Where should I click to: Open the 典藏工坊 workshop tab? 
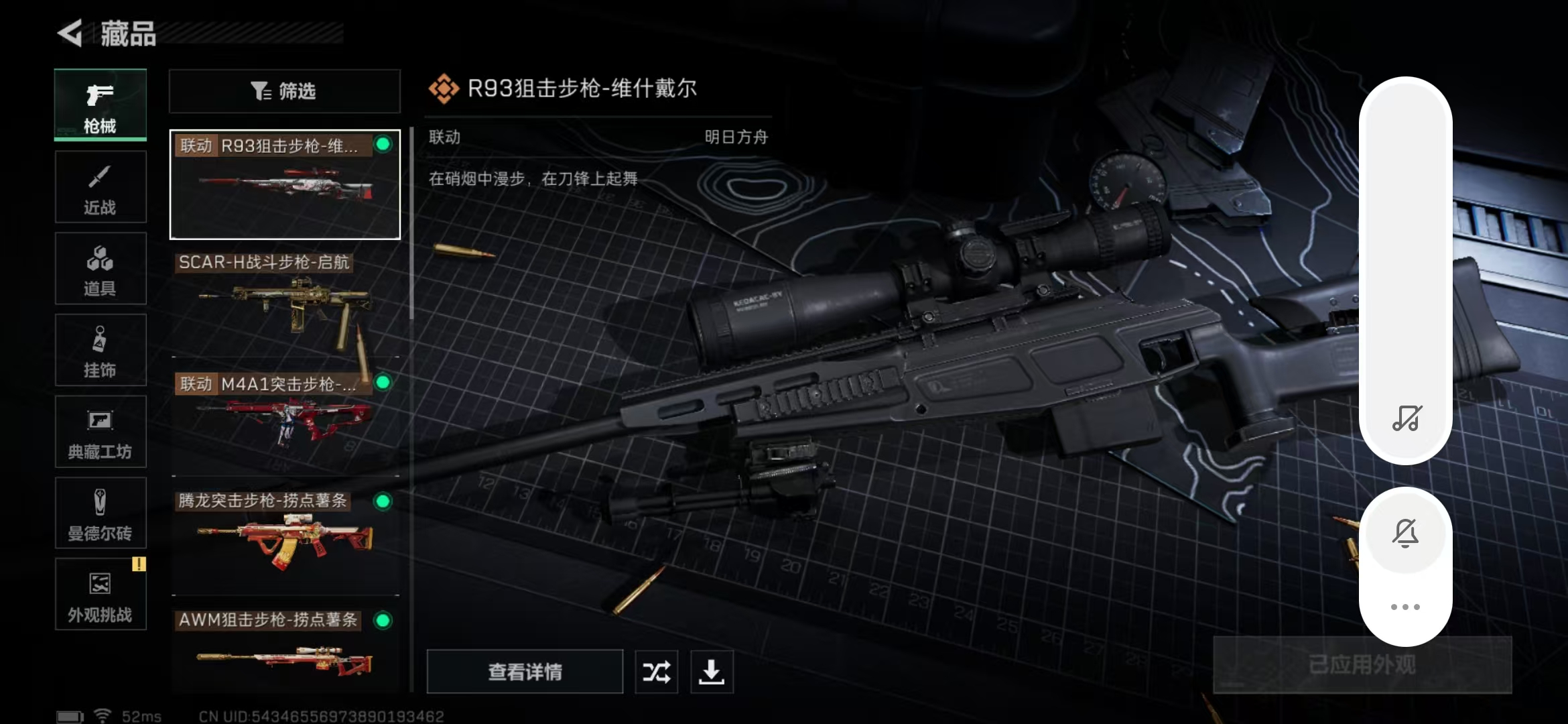(x=101, y=432)
